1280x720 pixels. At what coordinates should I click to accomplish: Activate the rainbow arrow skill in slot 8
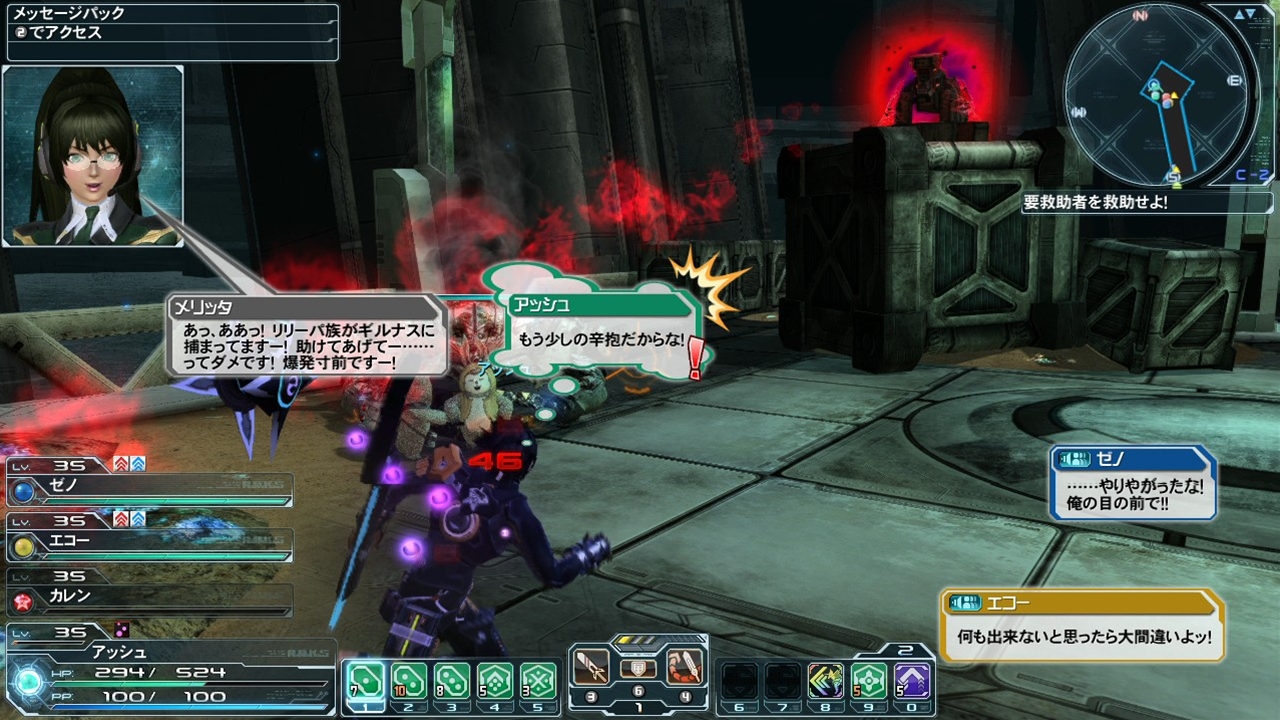[826, 681]
